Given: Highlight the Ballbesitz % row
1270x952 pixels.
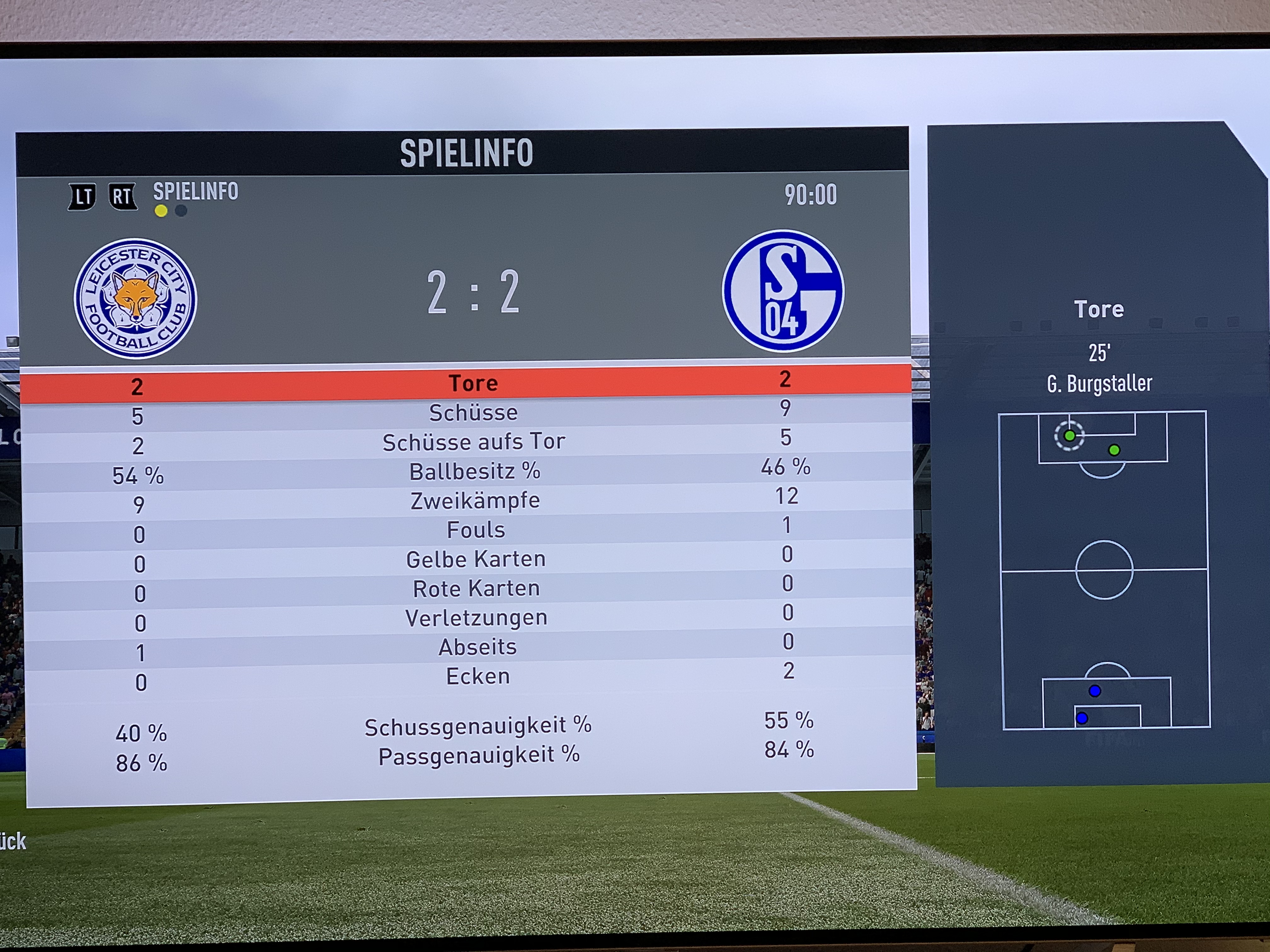Looking at the screenshot, I should coord(474,471).
